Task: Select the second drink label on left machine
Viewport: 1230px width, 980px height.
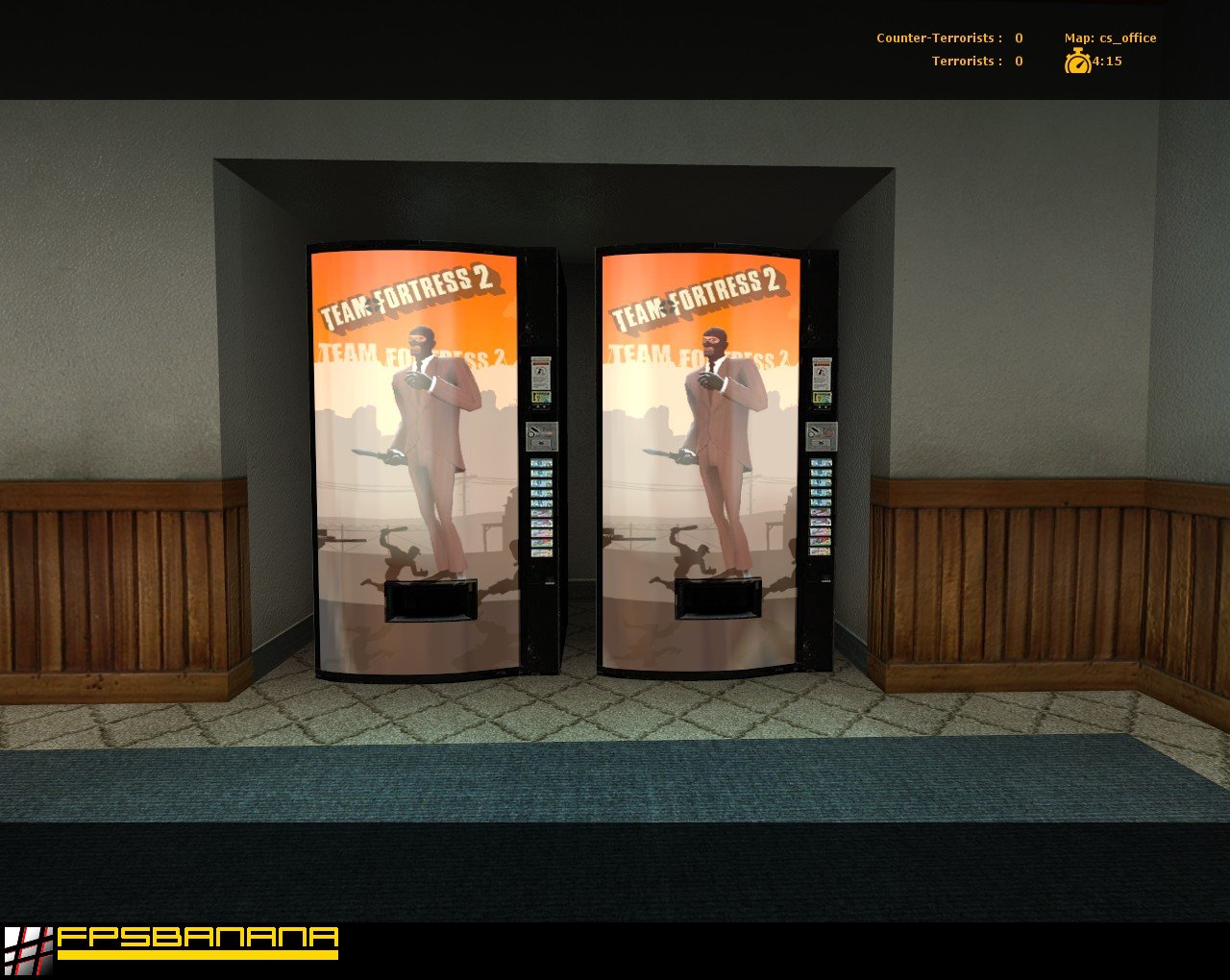Action: (x=540, y=473)
